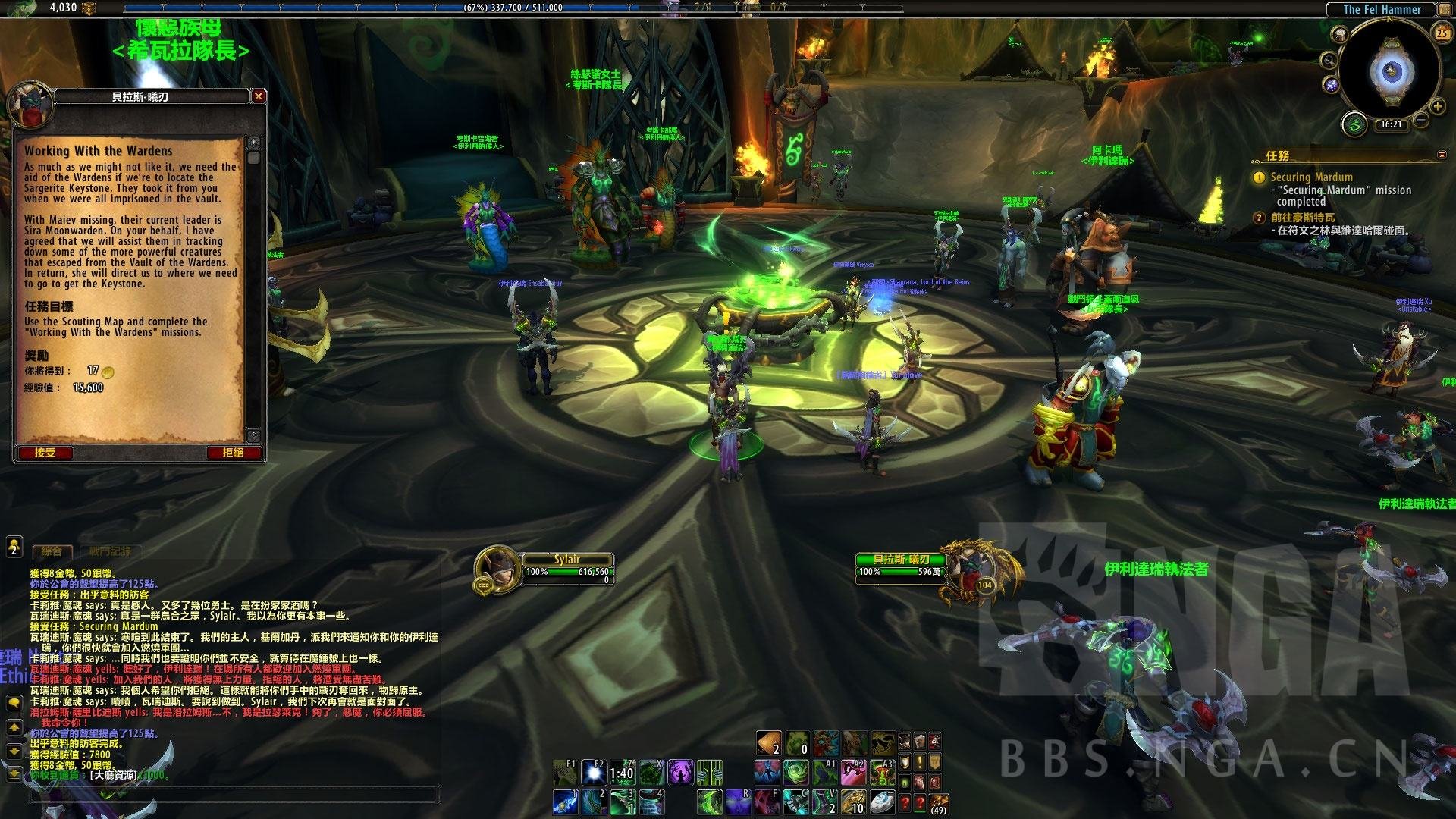Close the quest dialog window
This screenshot has width=1456, height=819.
[259, 96]
